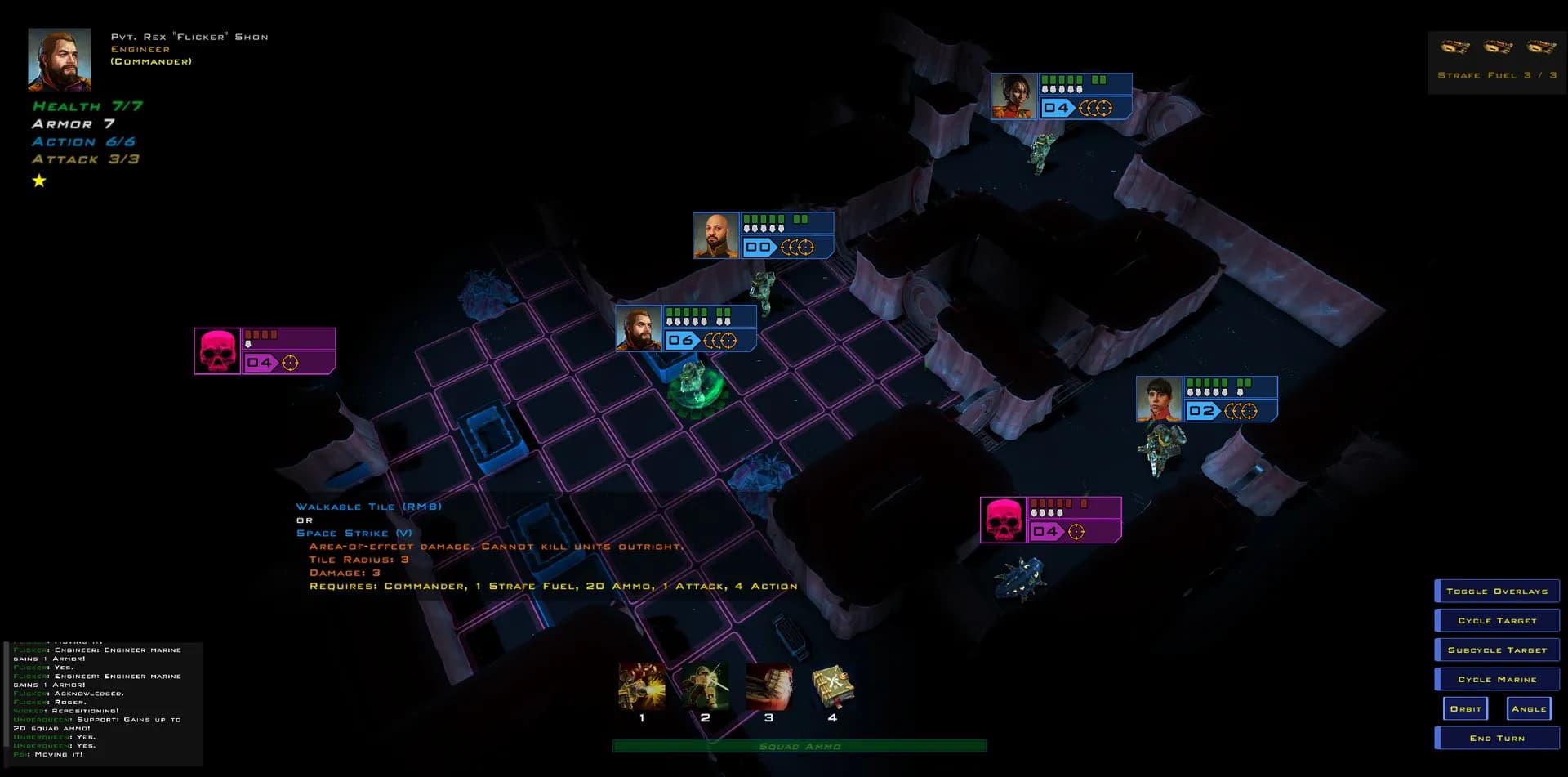Click the Walkable Tile (RMB) tooltip text

click(x=369, y=507)
